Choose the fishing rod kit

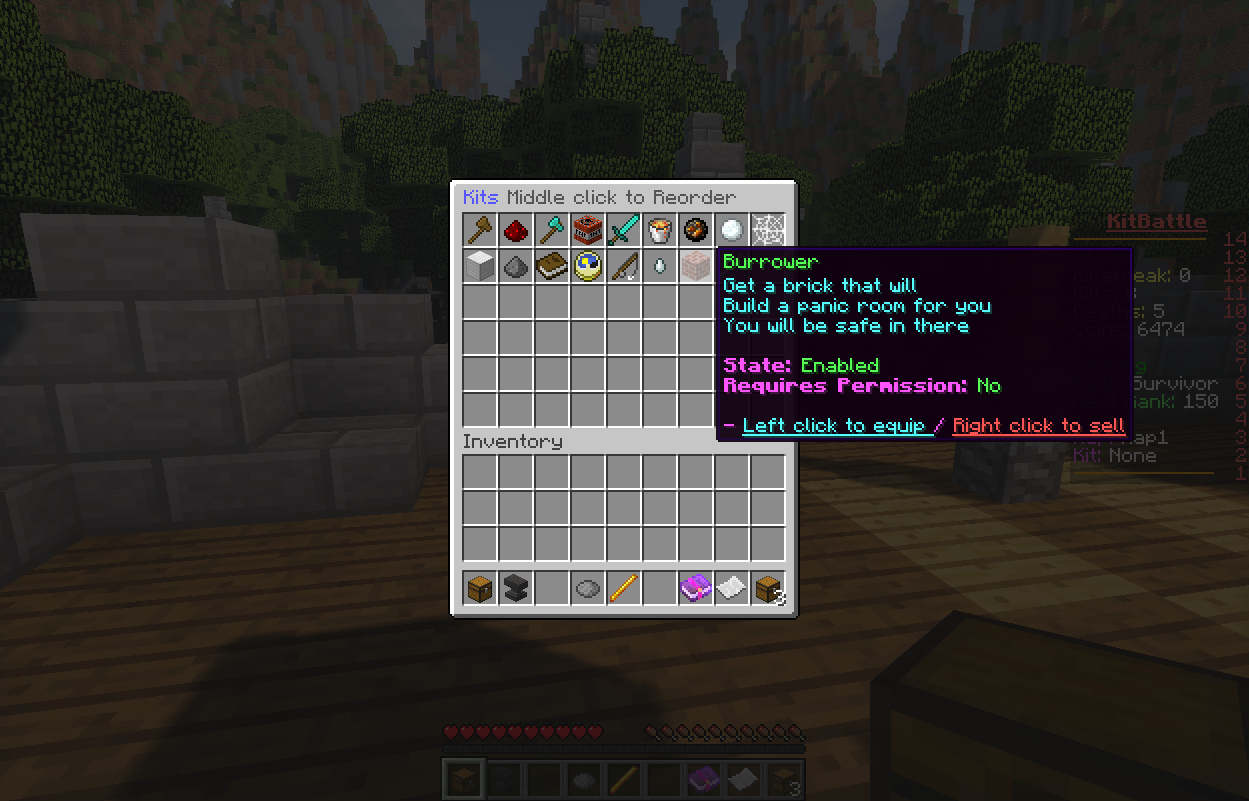click(x=624, y=266)
